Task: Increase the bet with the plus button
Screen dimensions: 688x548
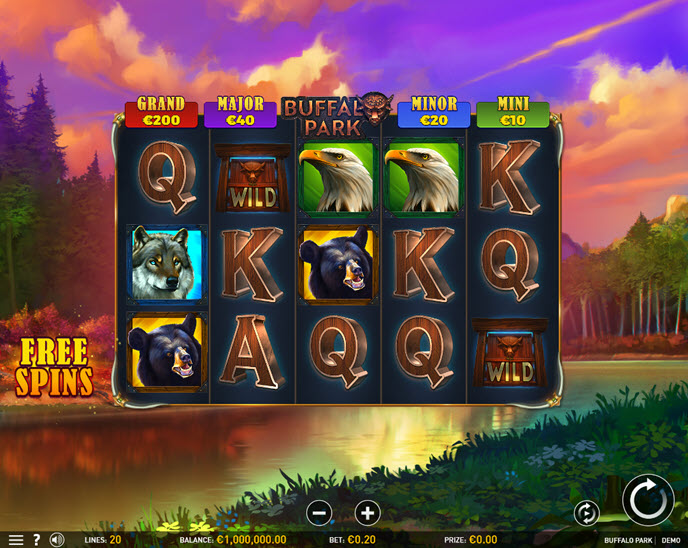Action: click(x=367, y=513)
